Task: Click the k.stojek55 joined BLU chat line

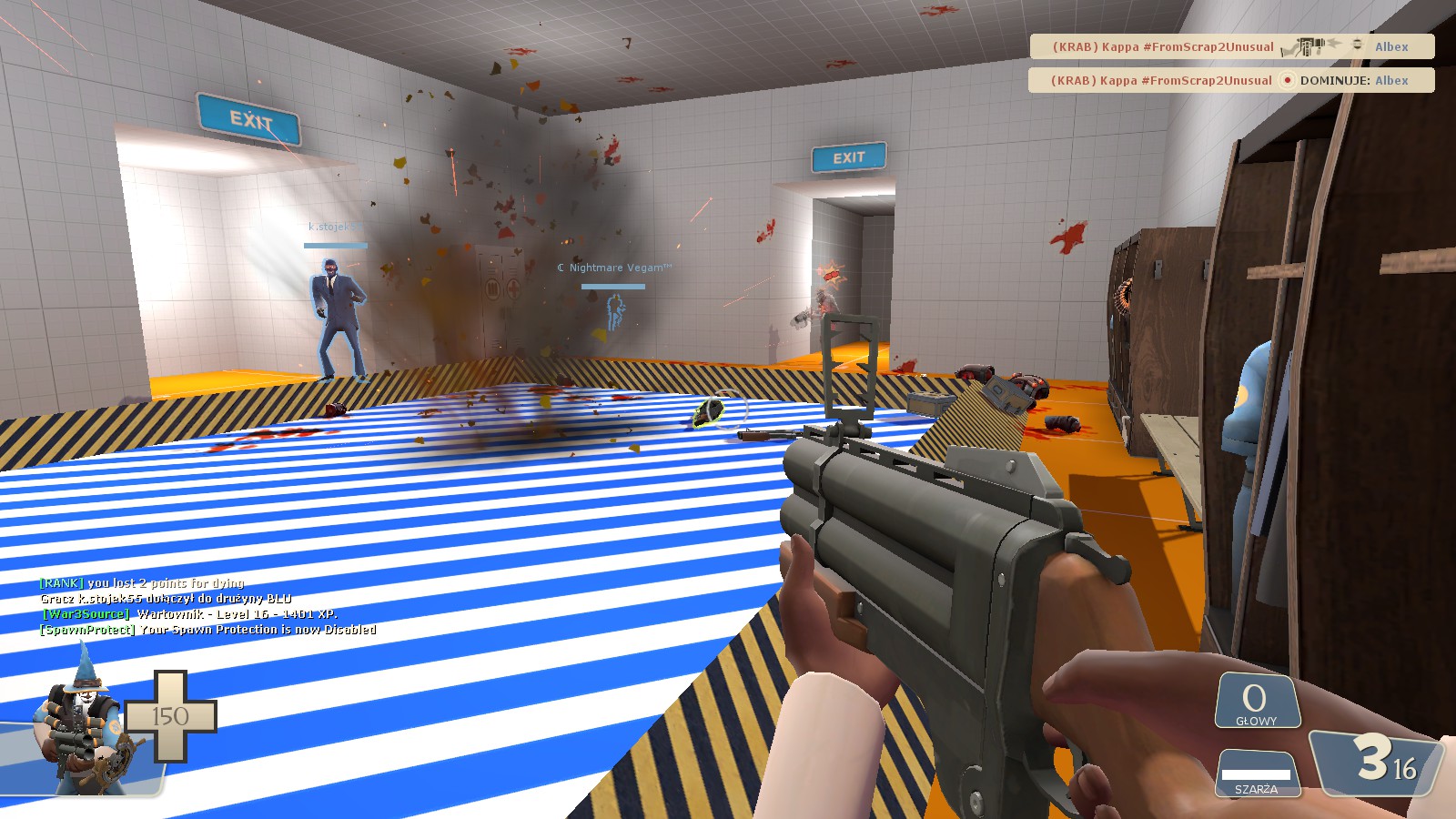Action: pos(166,599)
